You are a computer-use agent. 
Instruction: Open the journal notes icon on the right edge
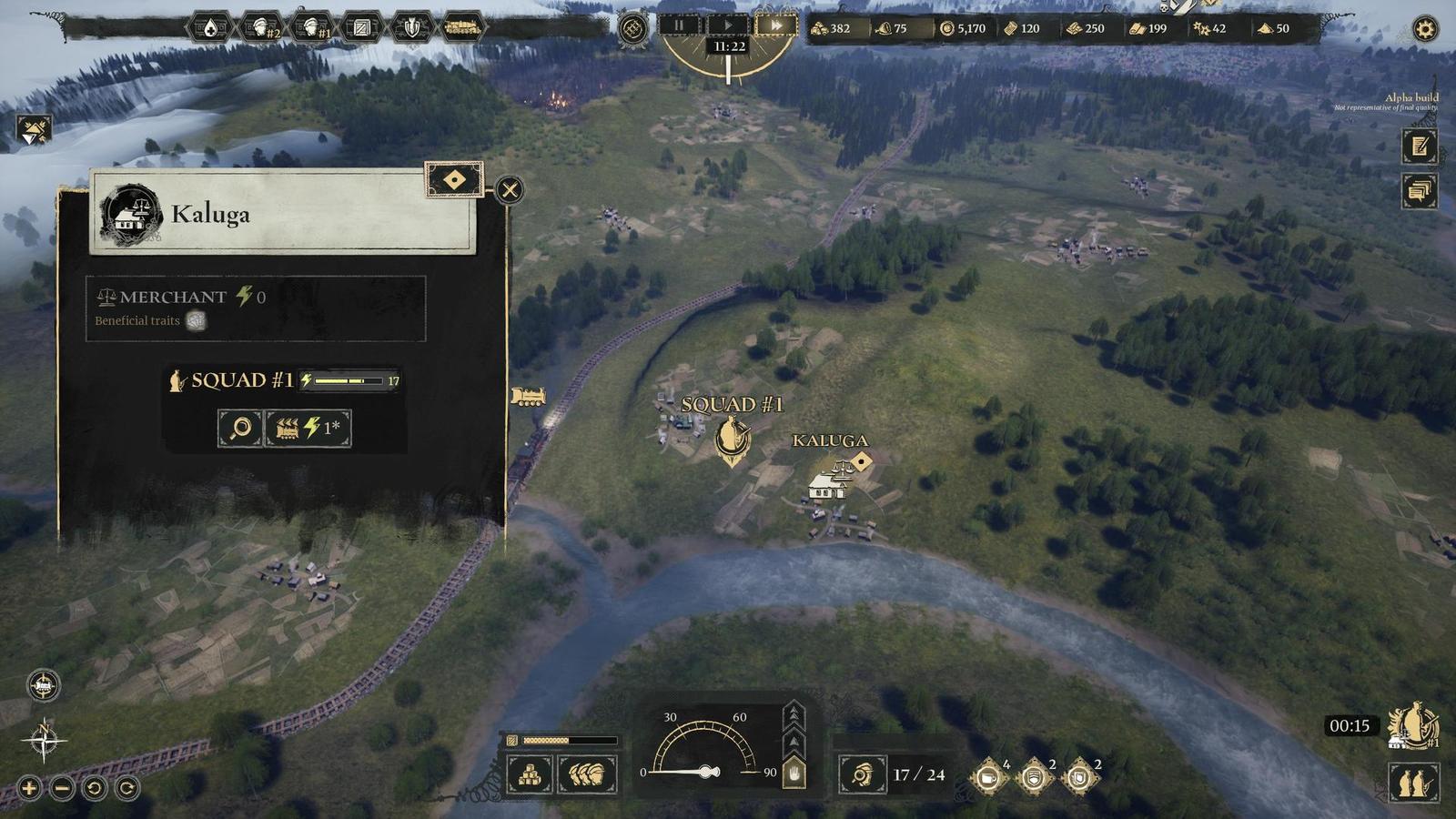[x=1419, y=147]
